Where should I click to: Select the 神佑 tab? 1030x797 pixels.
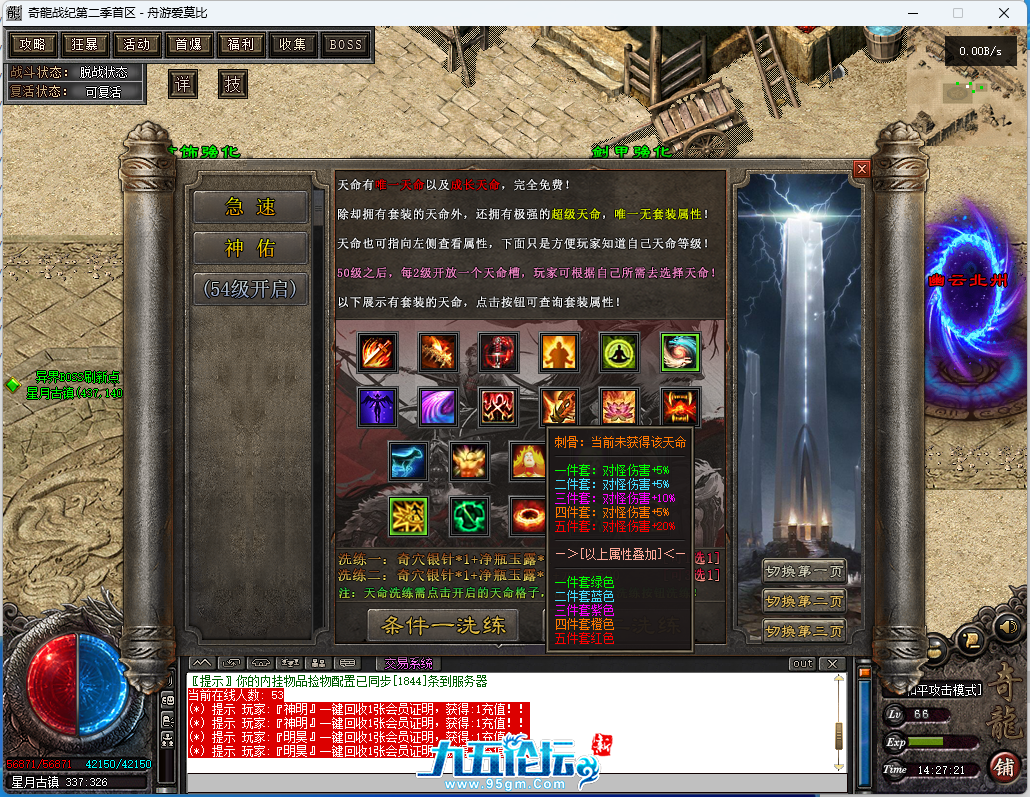point(250,248)
